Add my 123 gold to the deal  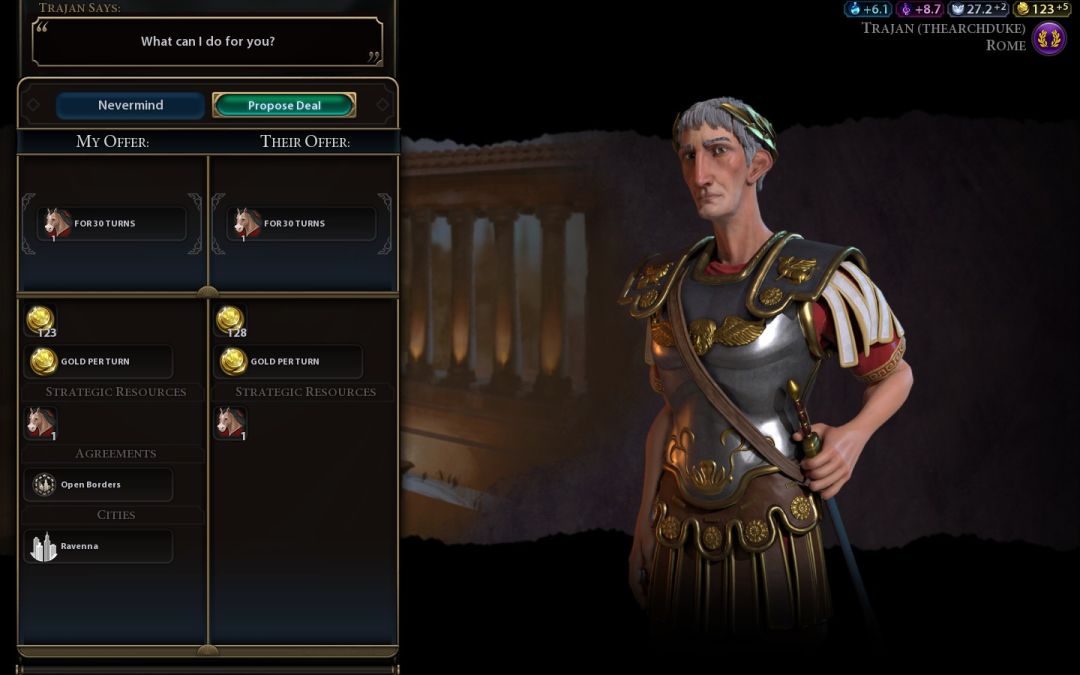pos(41,321)
